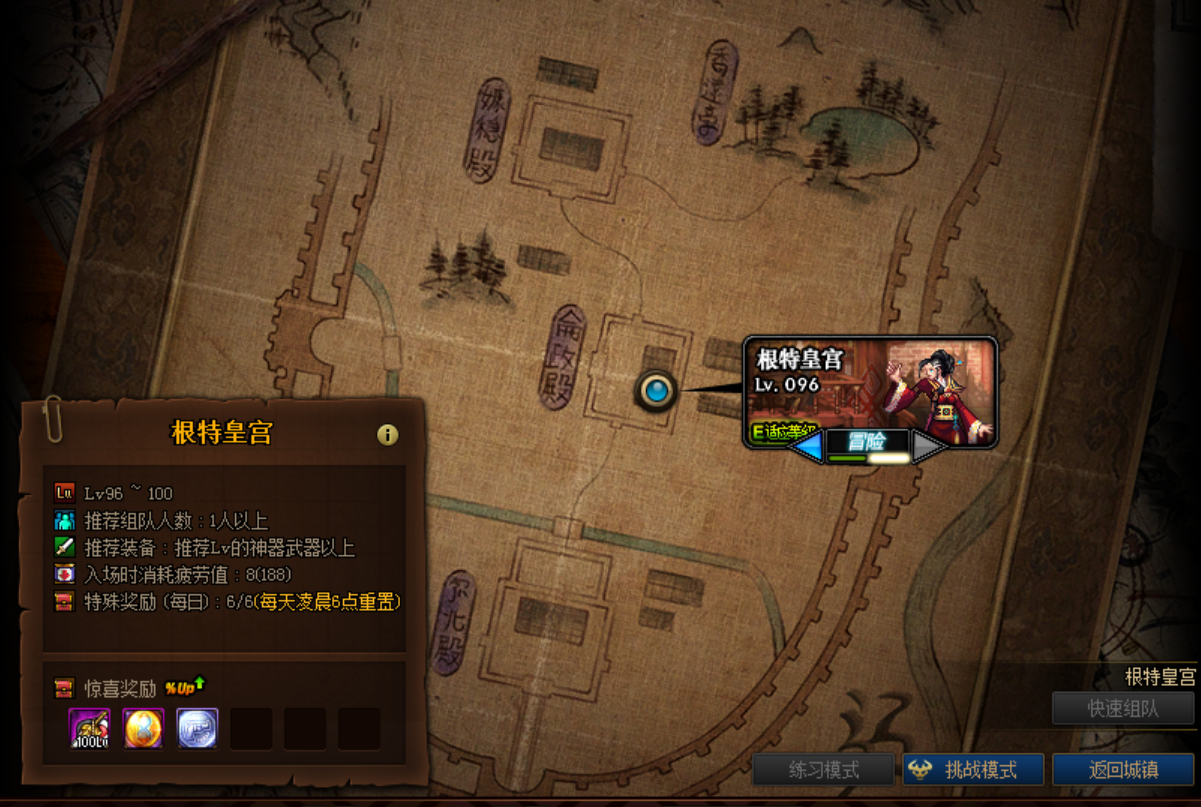Open the info icon beside 根特皇宫 title

387,435
